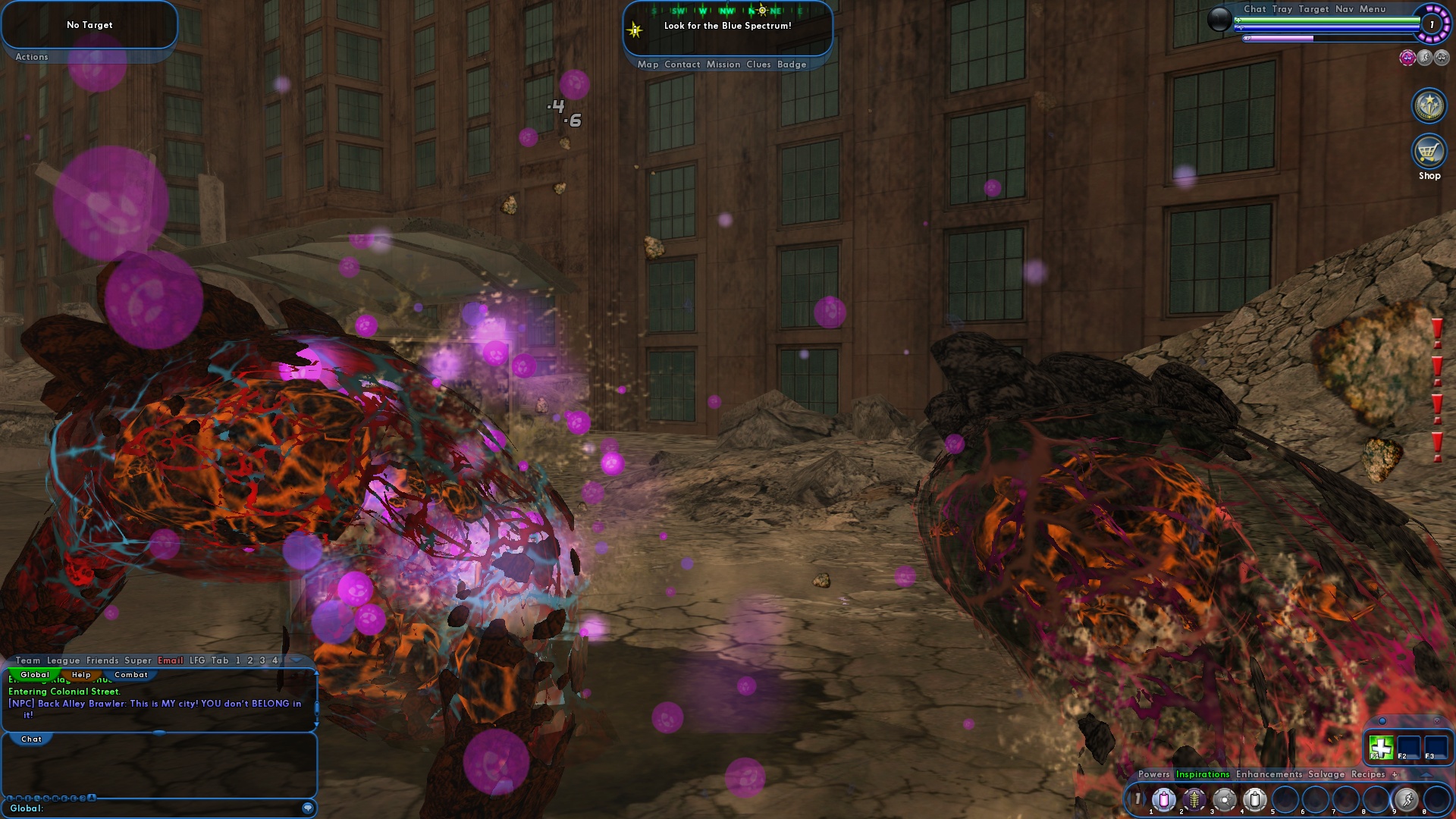Open the Salvage inventory
Screen dimensions: 1456x819
coord(1326,774)
